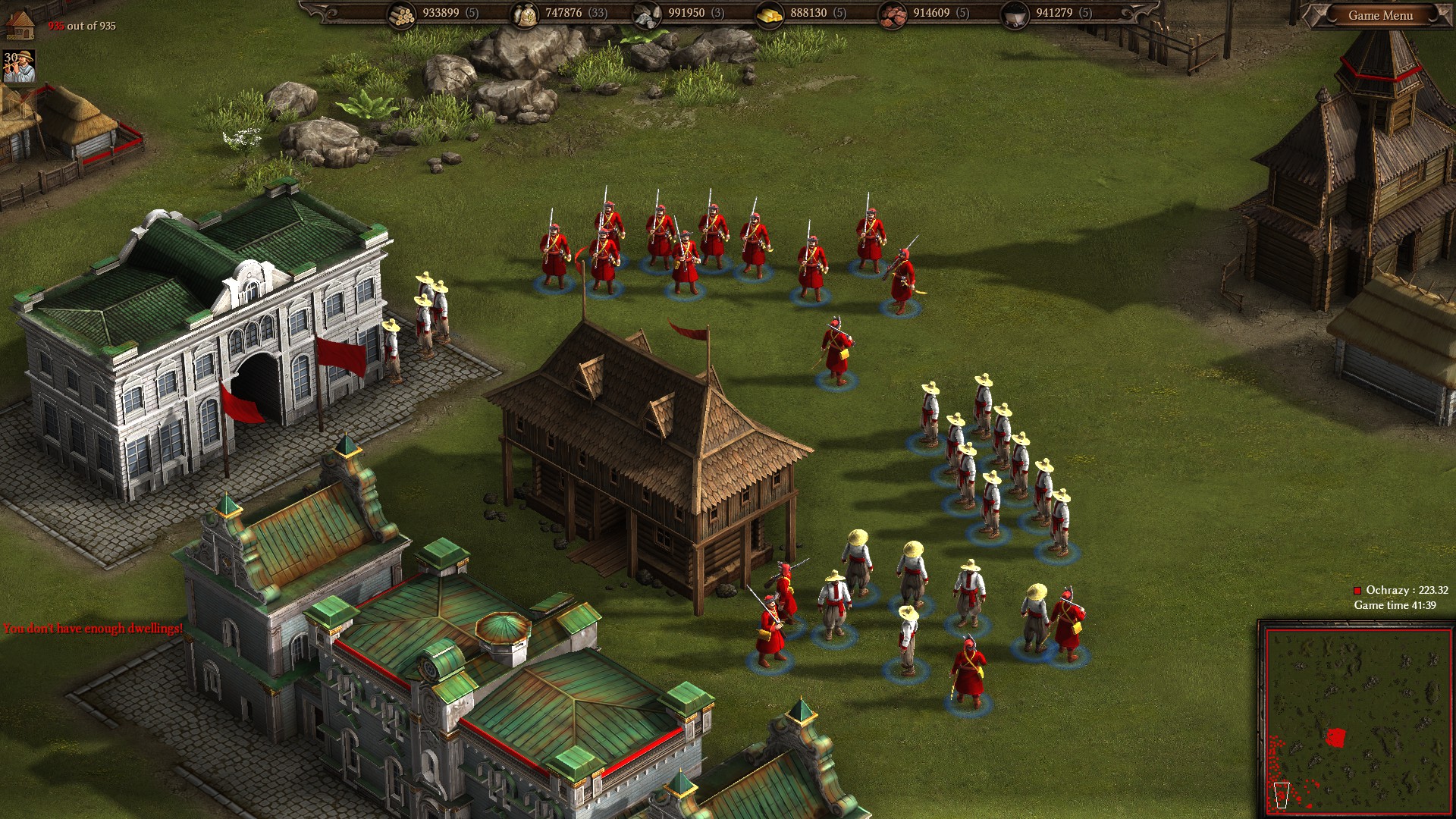Select the lone red soldier above the wooden house
The image size is (1456, 819).
pyautogui.click(x=836, y=352)
